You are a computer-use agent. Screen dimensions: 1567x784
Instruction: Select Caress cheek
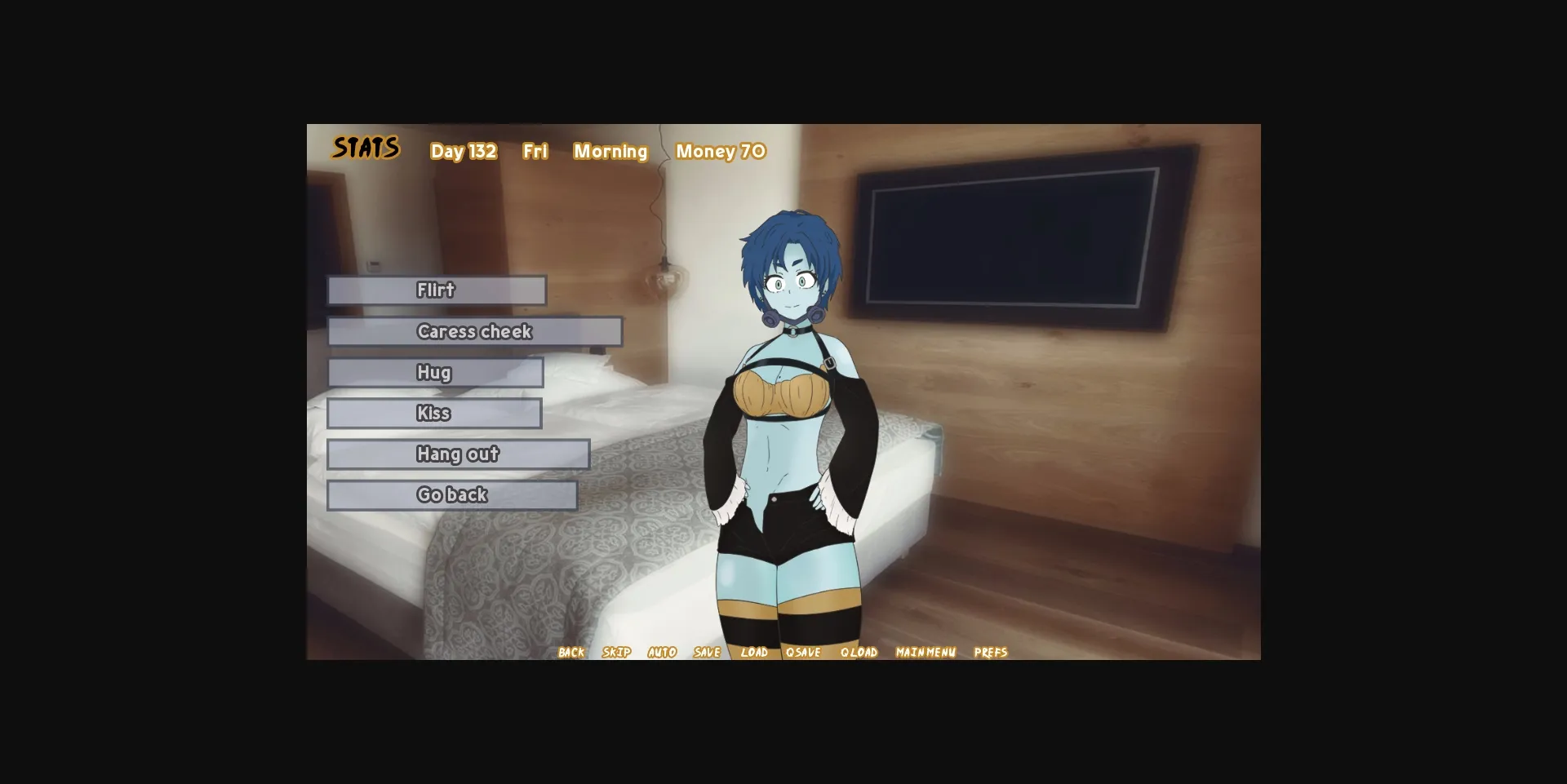[x=474, y=331]
